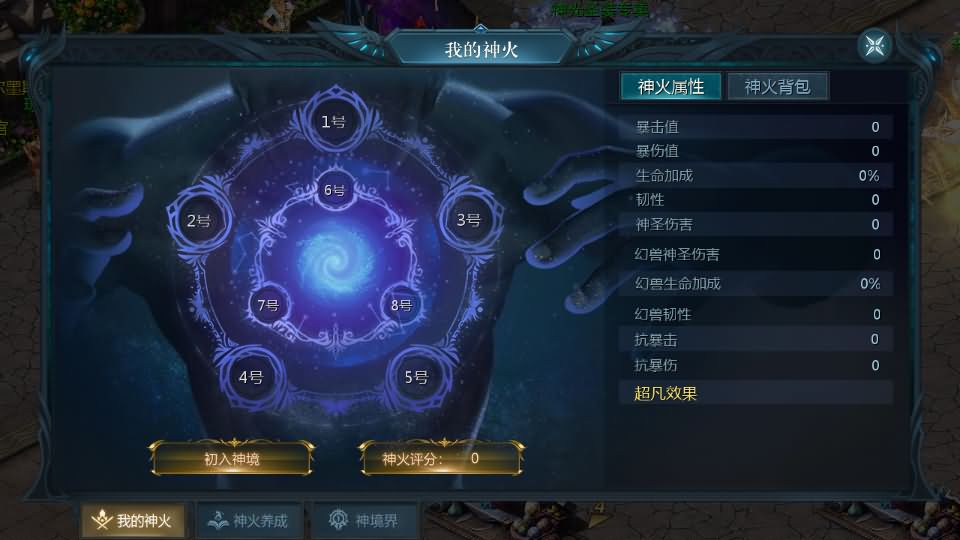Select the inner 6号 slot
The image size is (960, 540).
click(x=334, y=190)
